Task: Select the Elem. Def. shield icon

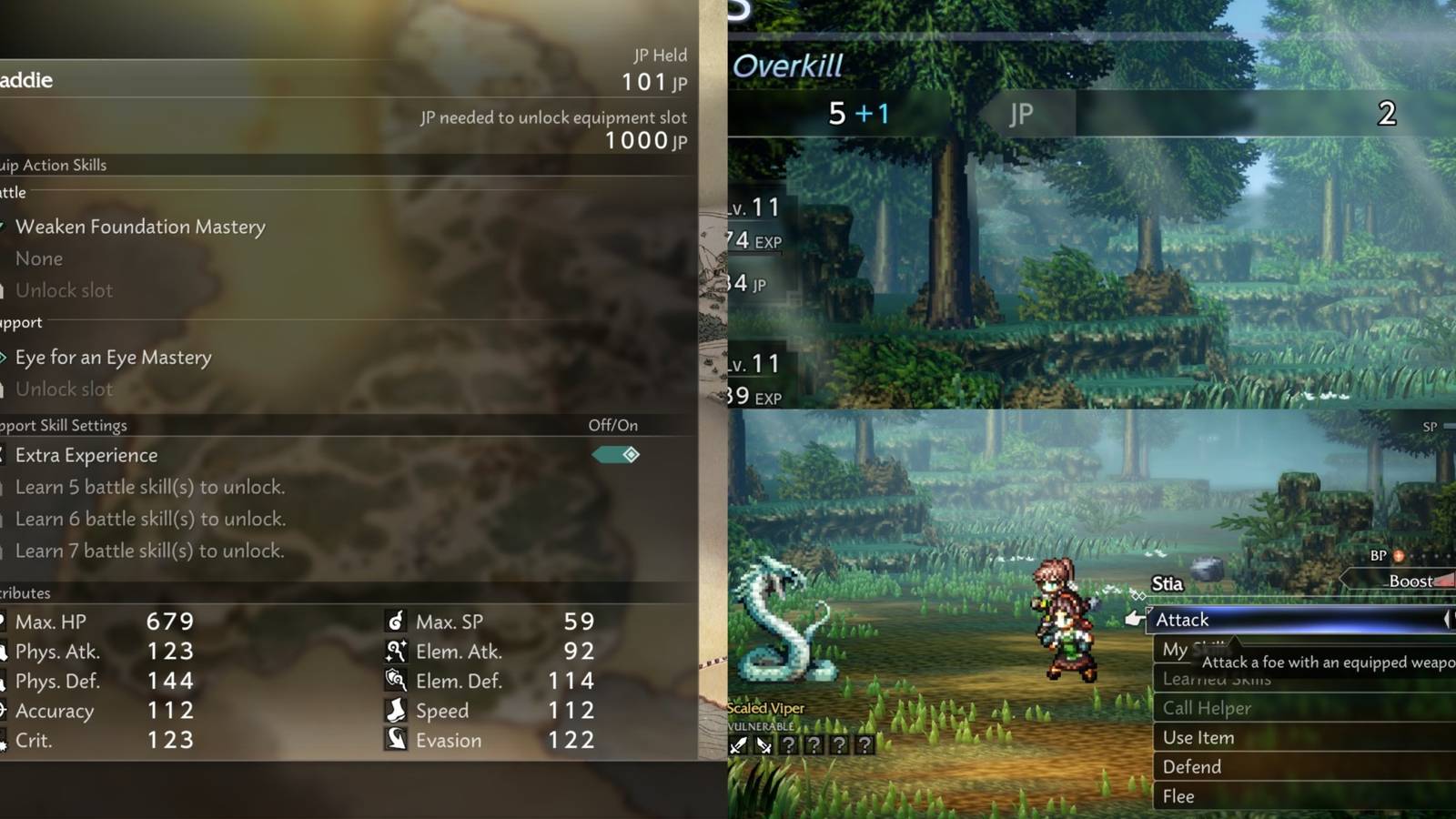Action: (396, 681)
